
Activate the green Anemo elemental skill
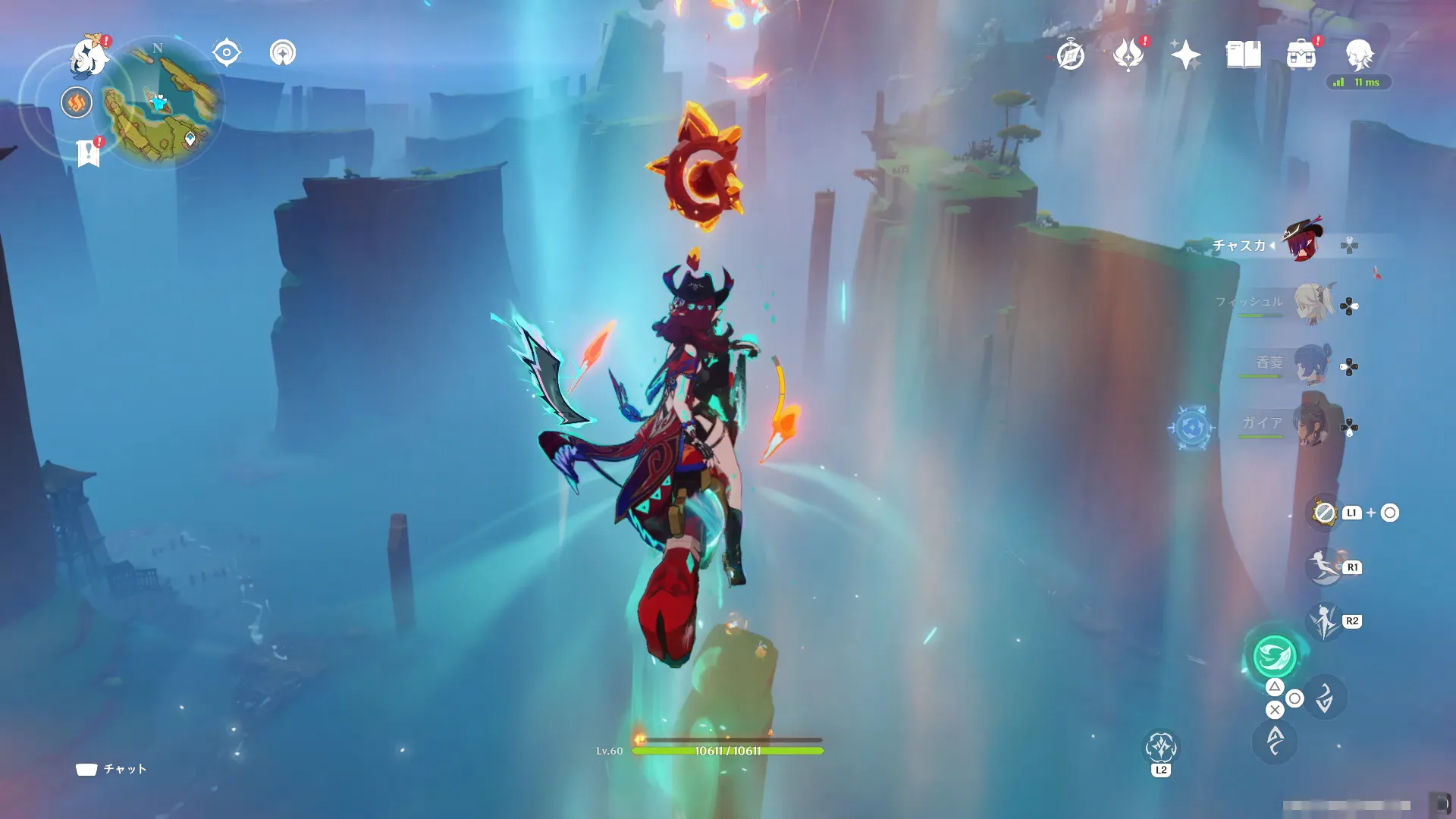[x=1275, y=656]
